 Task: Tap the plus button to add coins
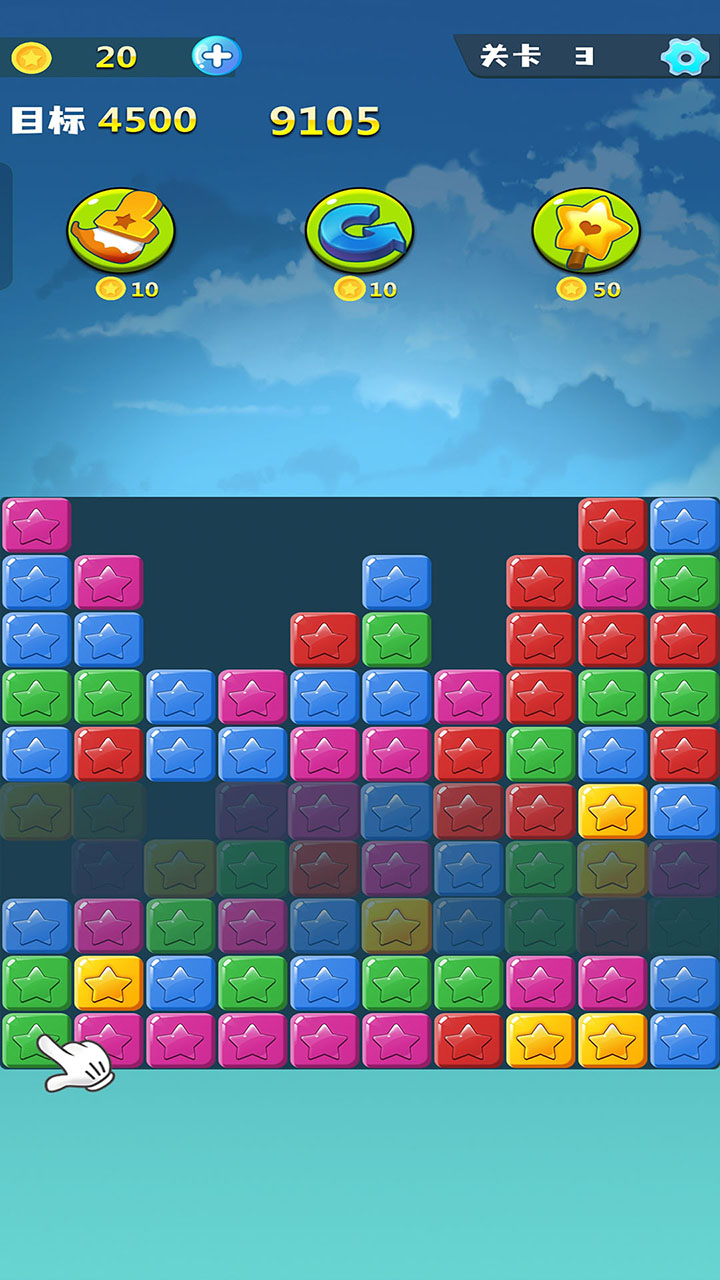216,56
